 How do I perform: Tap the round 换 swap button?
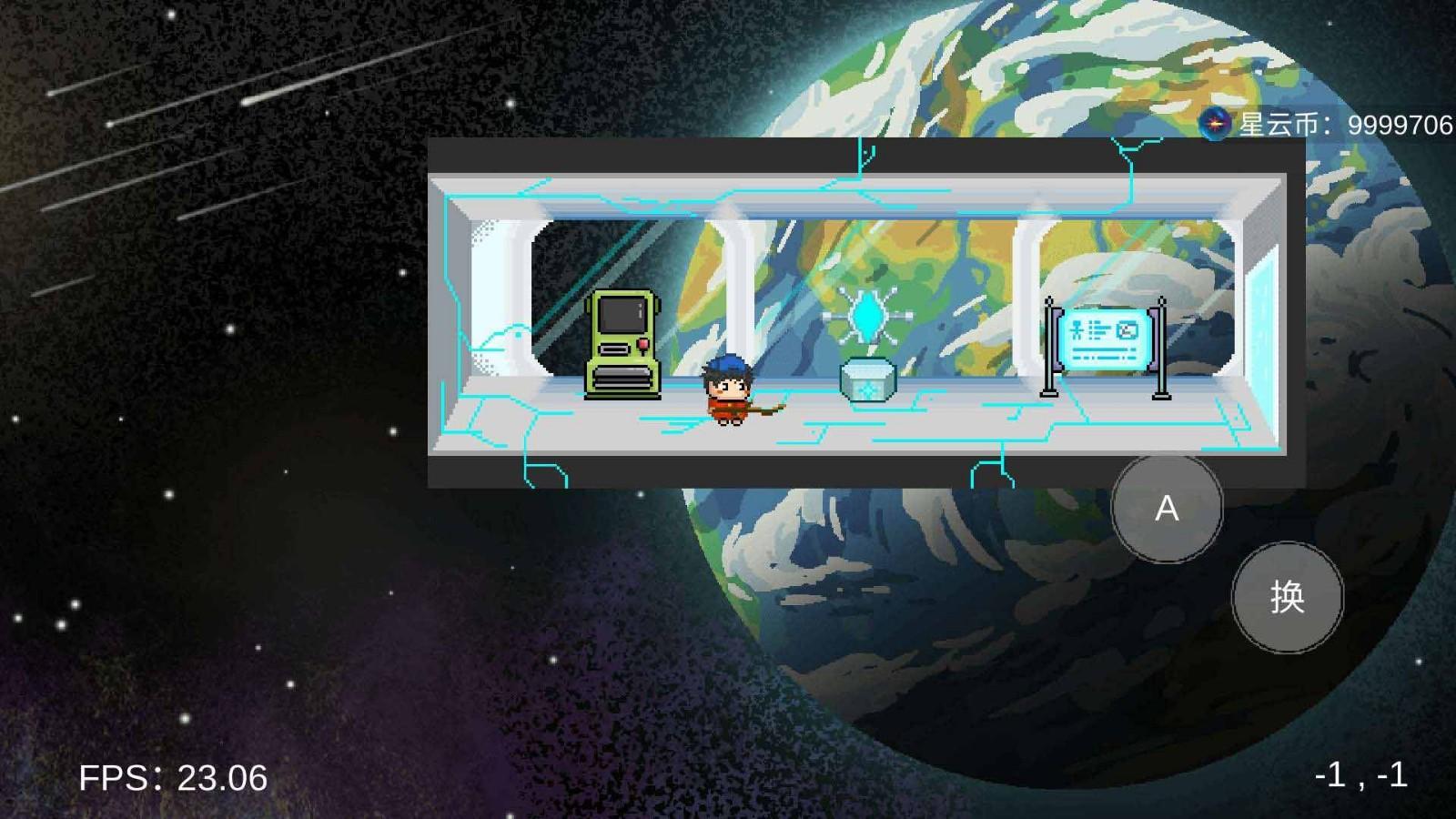(1287, 597)
